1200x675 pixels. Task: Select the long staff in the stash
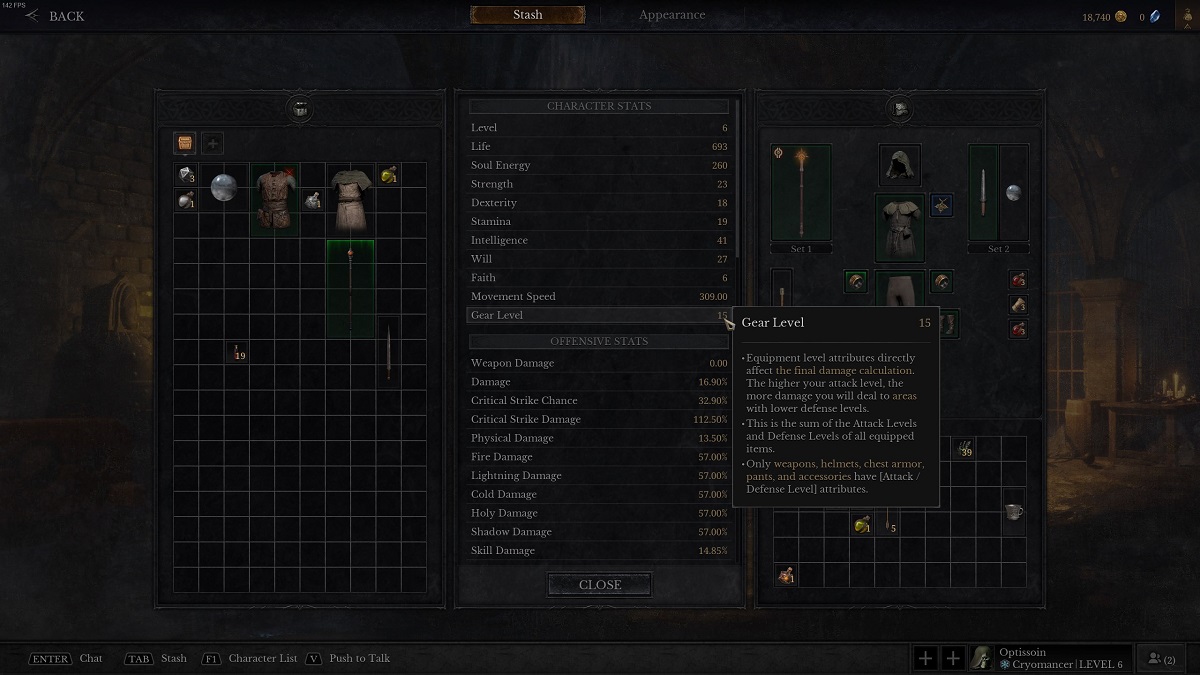(350, 288)
